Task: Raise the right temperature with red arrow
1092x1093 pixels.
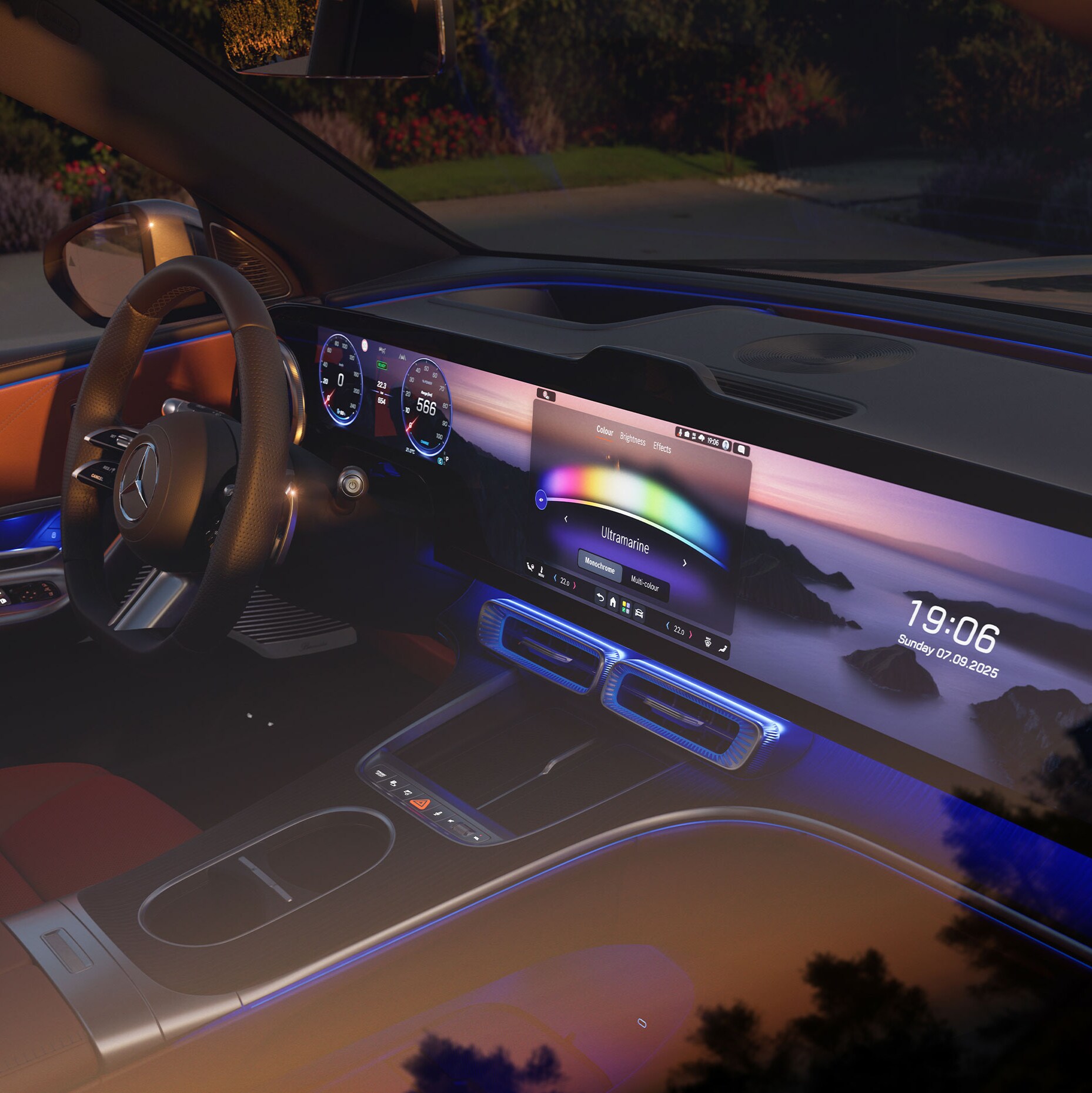Action: pyautogui.click(x=690, y=635)
